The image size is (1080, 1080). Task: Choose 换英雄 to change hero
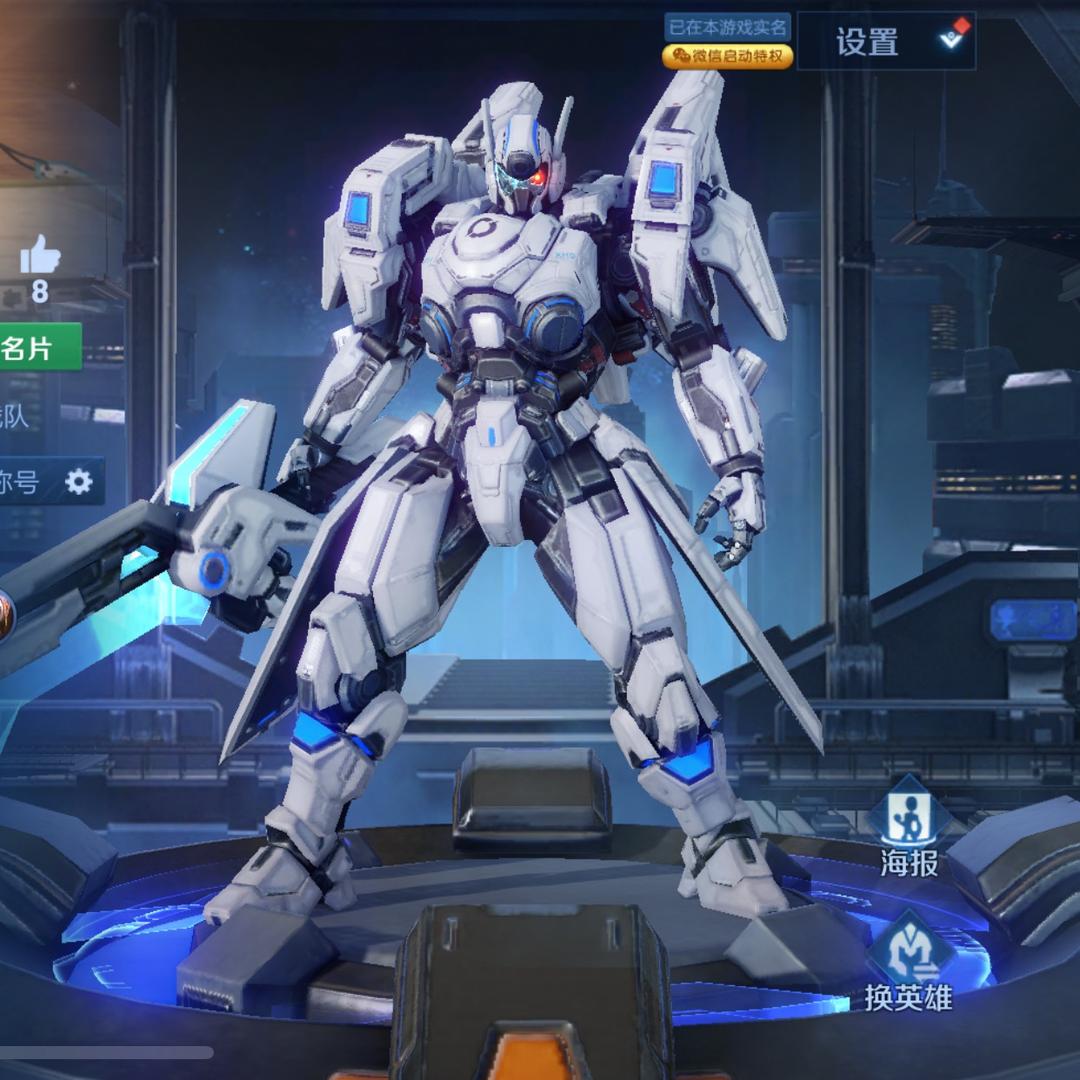(909, 962)
